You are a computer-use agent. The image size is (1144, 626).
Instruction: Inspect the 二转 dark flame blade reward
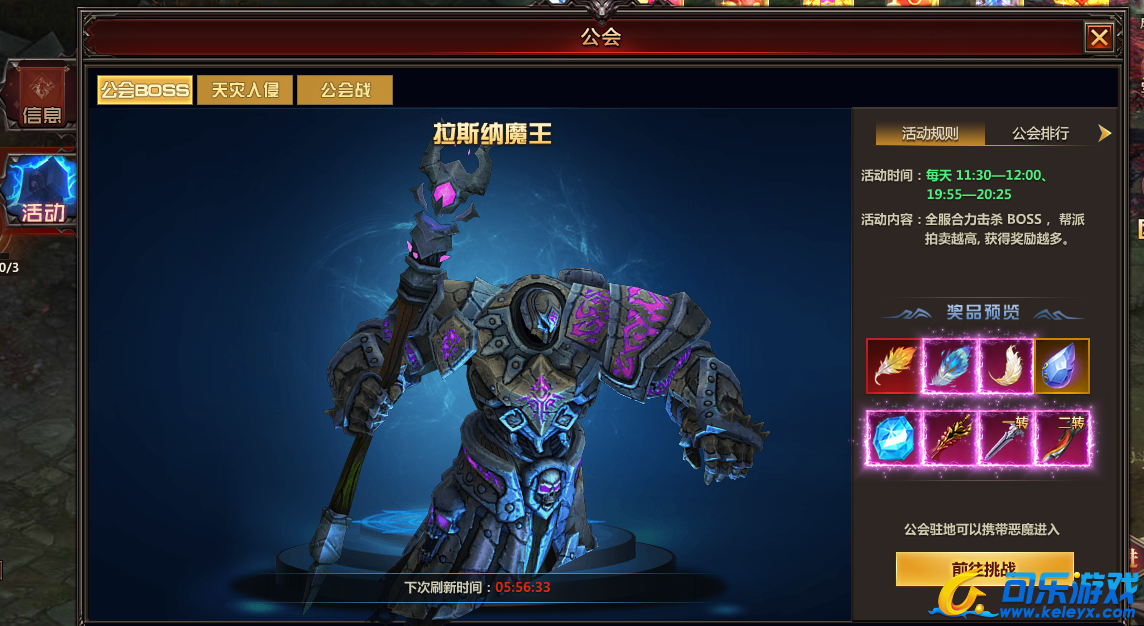point(1062,438)
